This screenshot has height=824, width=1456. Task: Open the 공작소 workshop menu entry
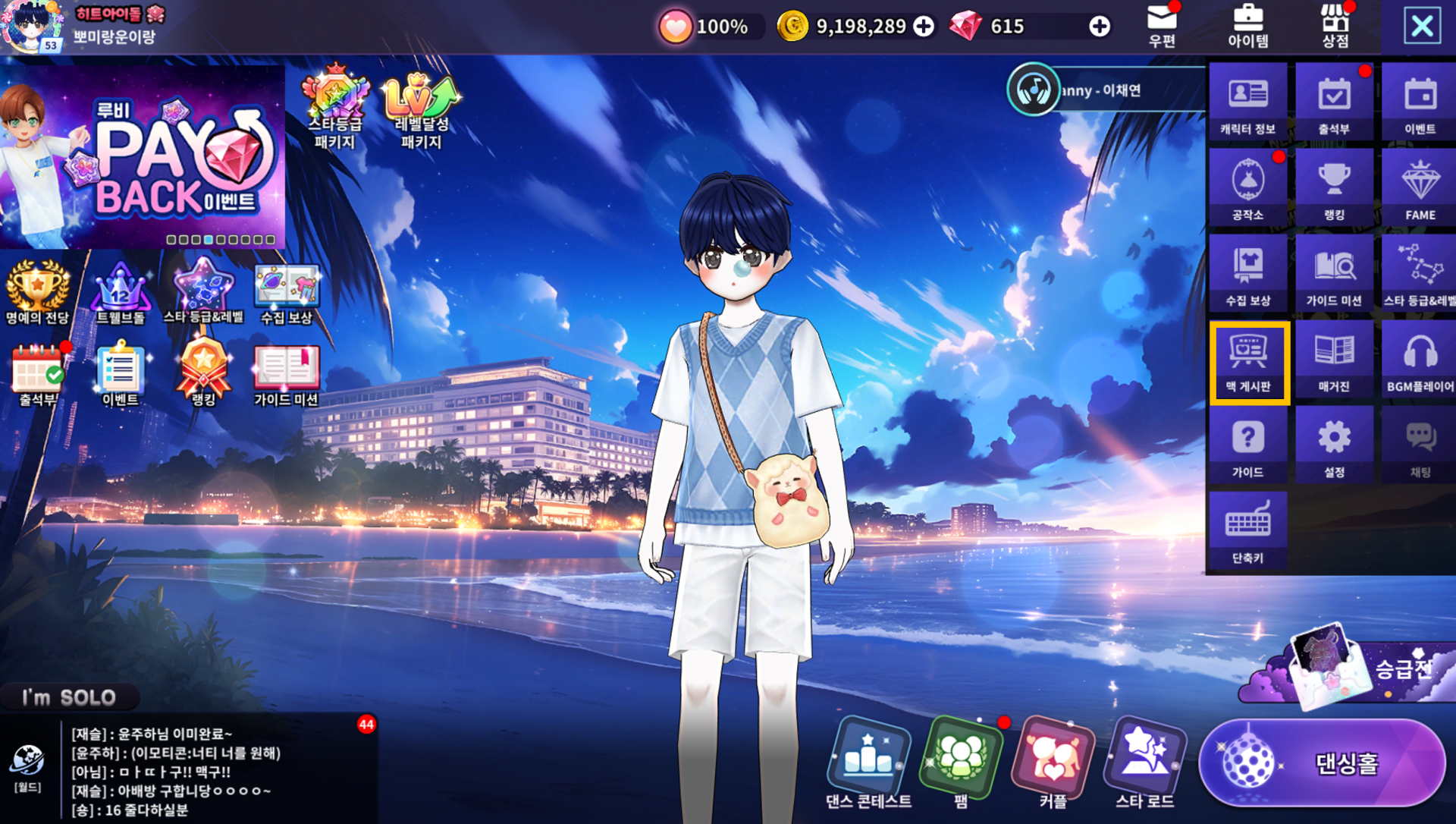(1247, 187)
